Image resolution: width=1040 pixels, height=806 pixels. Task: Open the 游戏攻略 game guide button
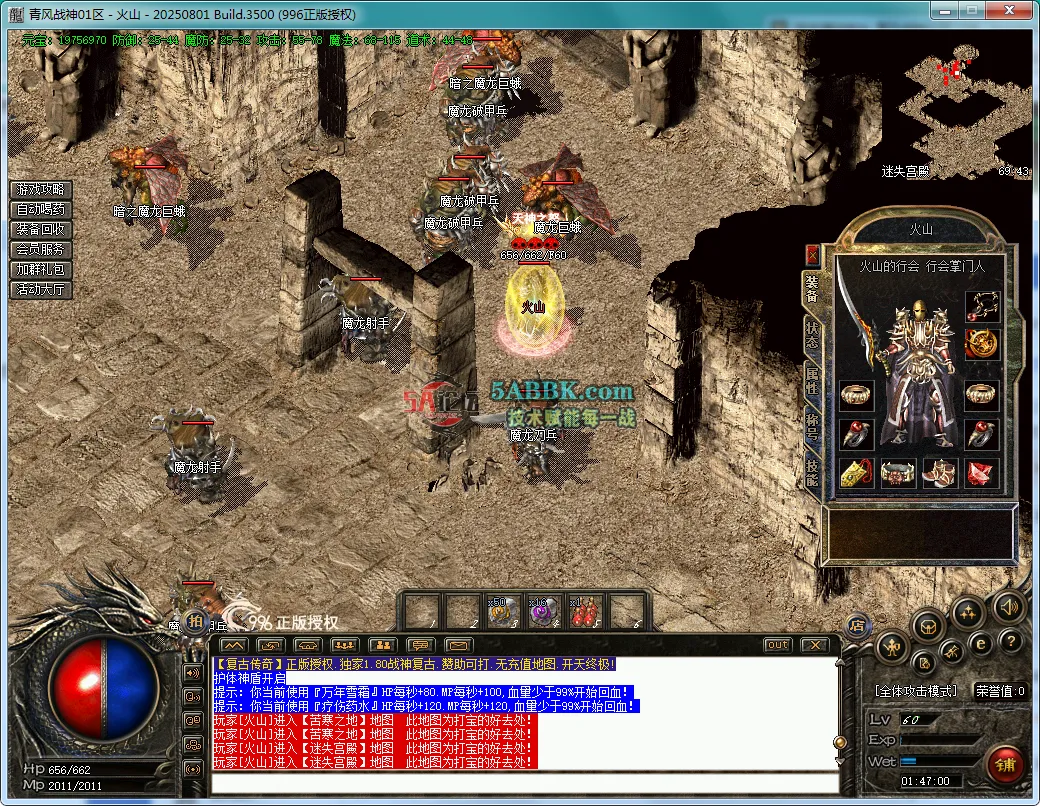(41, 189)
